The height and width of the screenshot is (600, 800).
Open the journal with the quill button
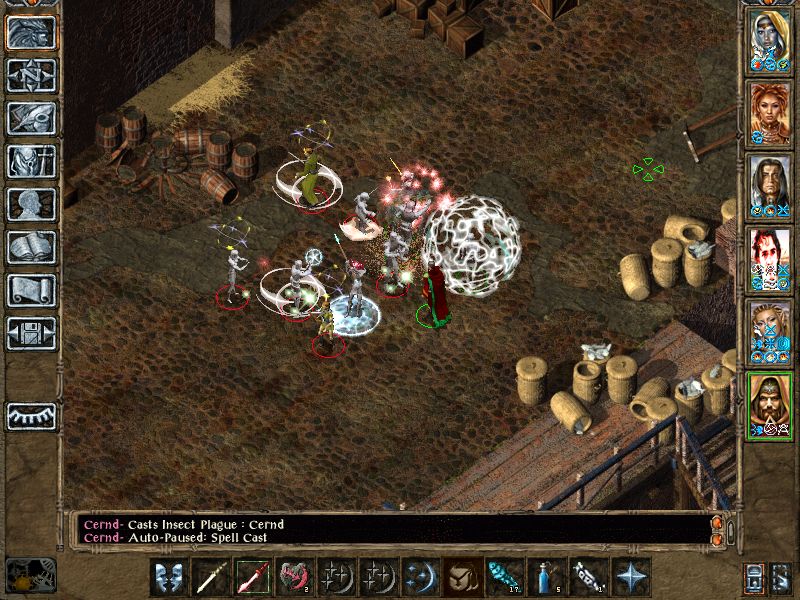coord(31,118)
